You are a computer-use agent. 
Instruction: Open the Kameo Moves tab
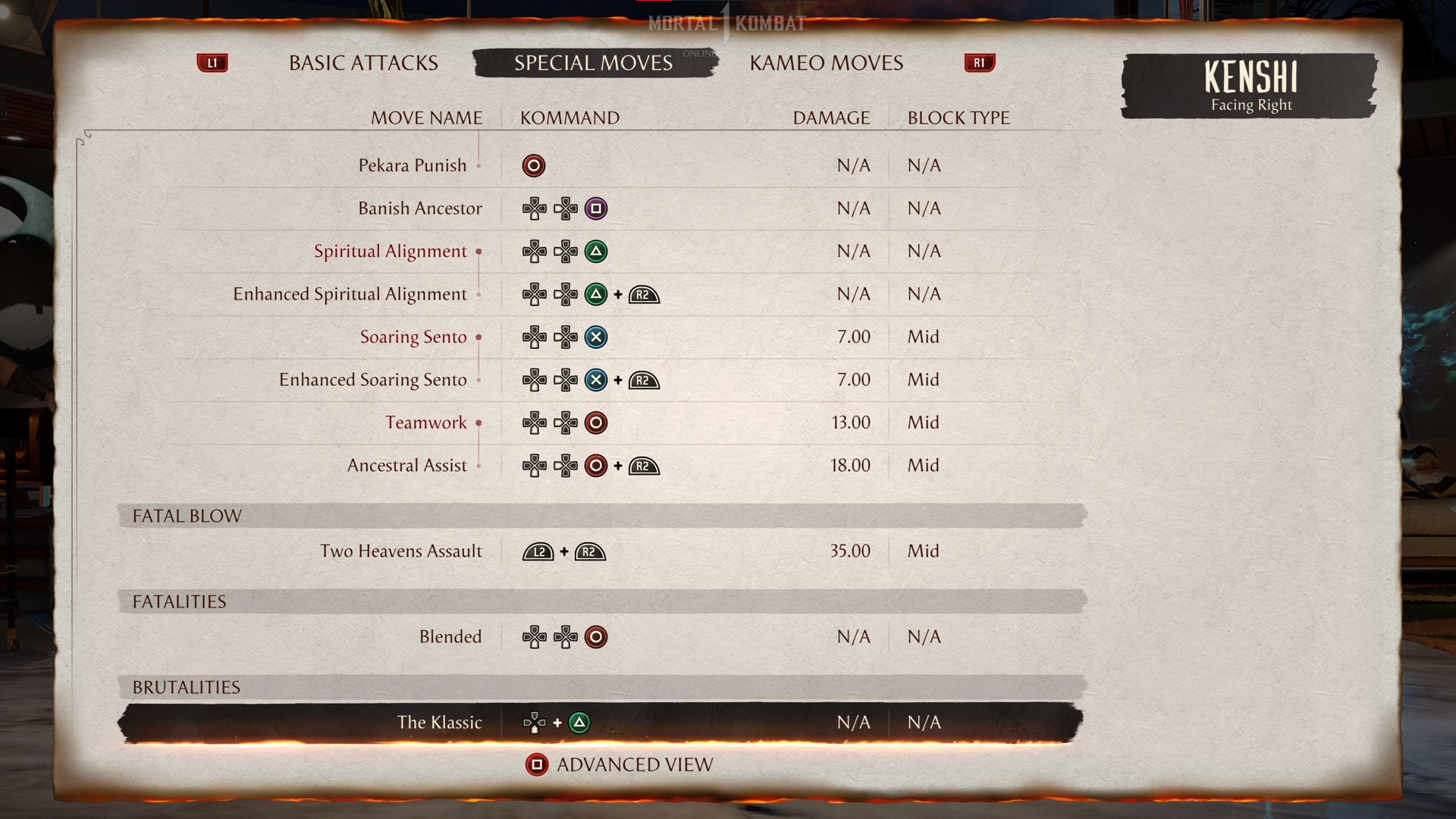tap(826, 63)
